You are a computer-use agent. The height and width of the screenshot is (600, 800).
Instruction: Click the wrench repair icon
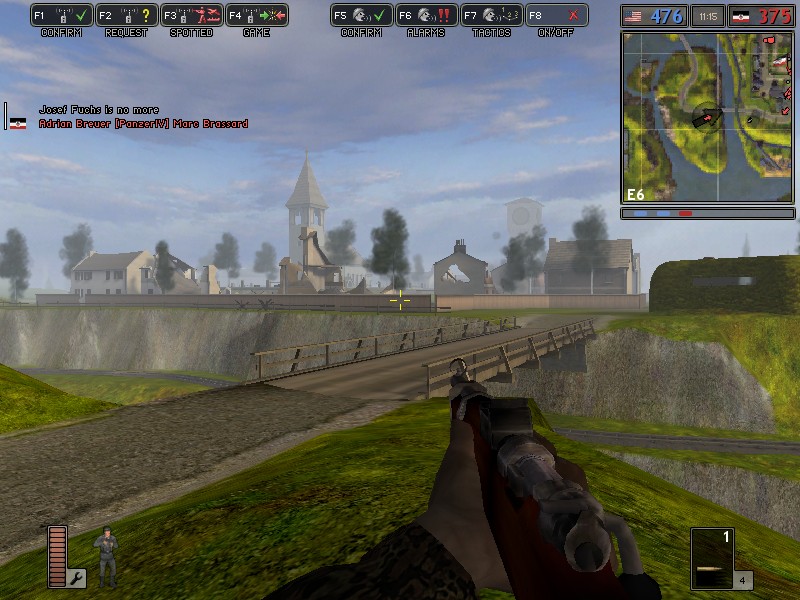tap(77, 577)
